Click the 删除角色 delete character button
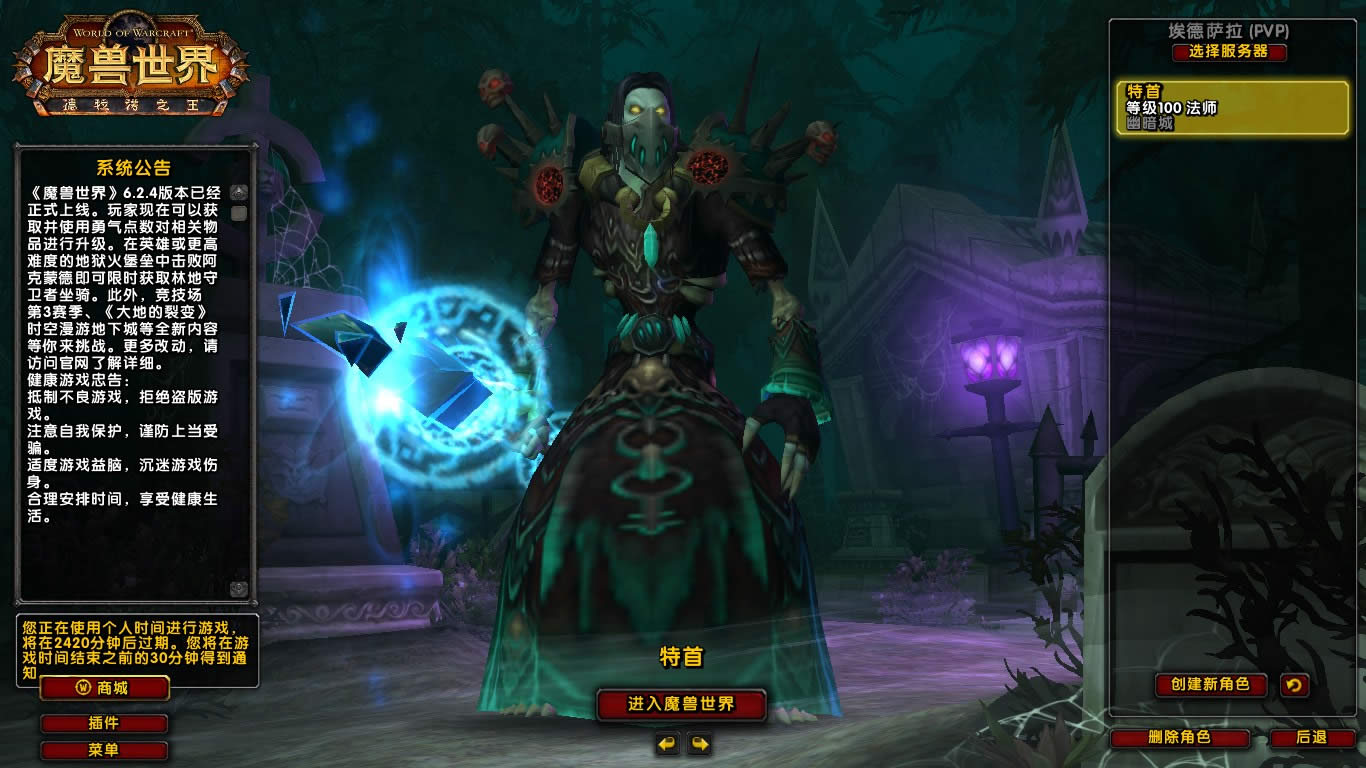Screen dimensions: 1366x768 [1180, 738]
